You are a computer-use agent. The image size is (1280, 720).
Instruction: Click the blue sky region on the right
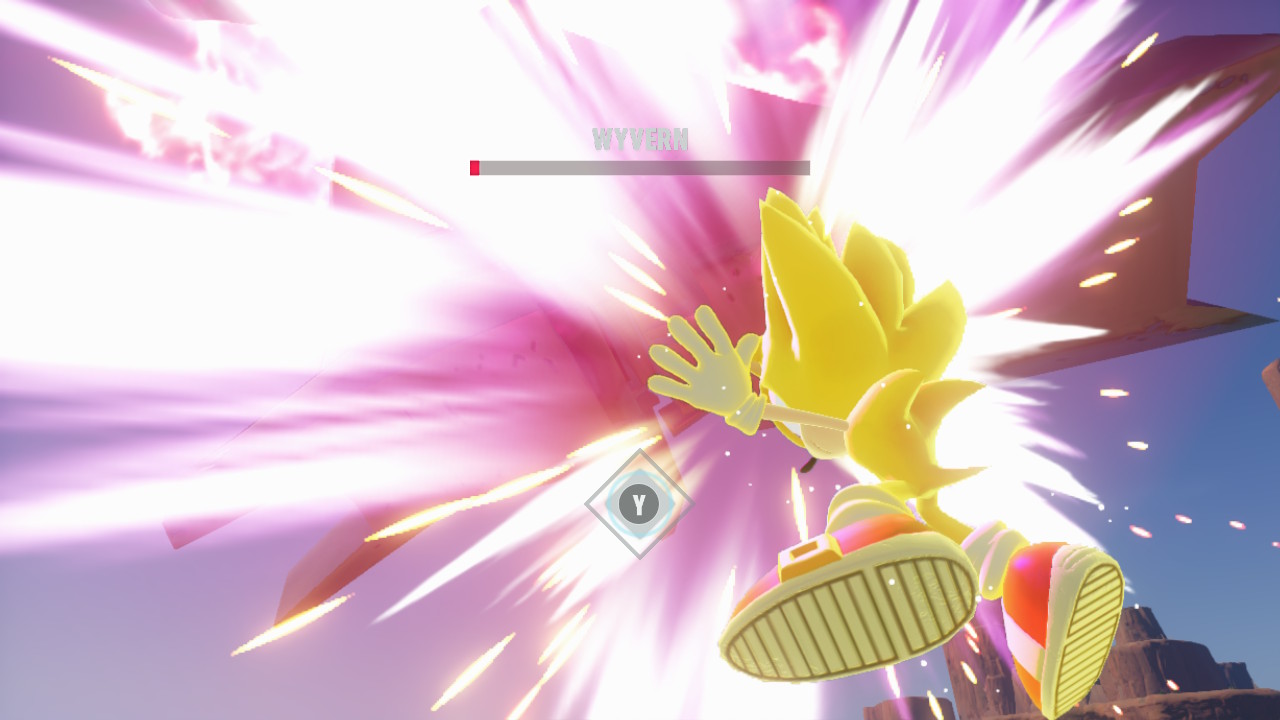click(1230, 420)
